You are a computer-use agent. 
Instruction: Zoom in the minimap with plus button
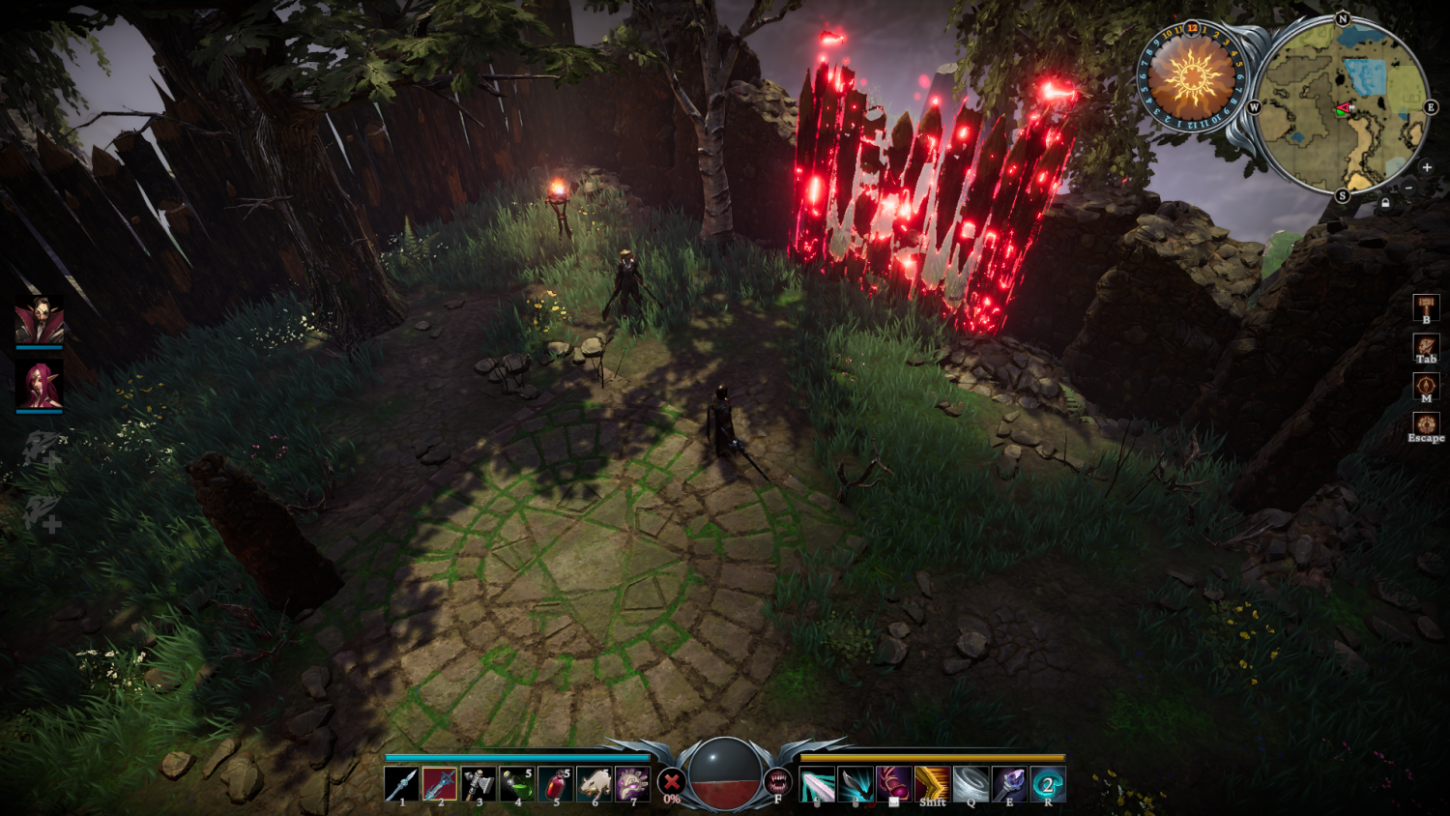tap(1427, 167)
